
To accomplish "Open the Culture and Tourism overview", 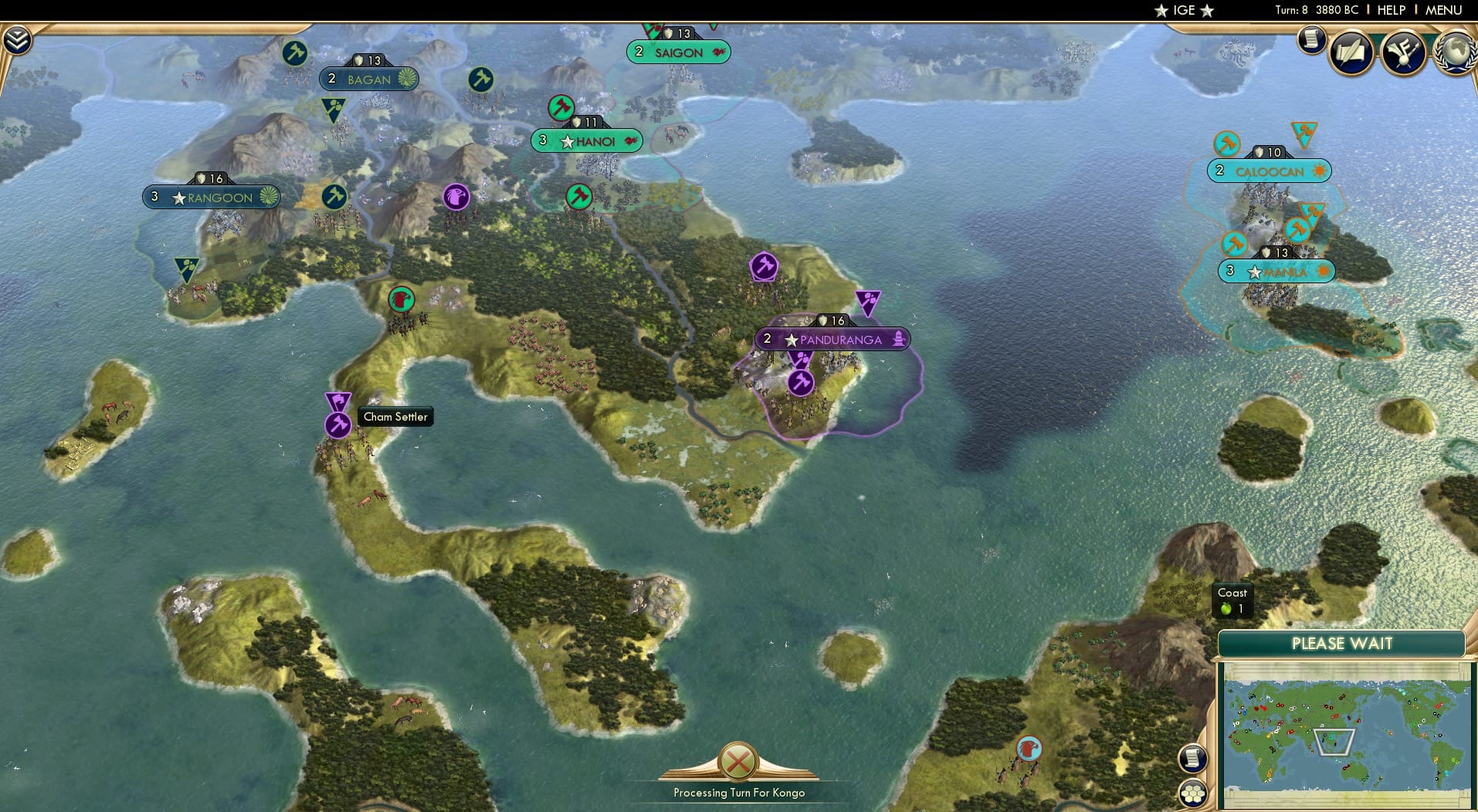I will click(1404, 51).
